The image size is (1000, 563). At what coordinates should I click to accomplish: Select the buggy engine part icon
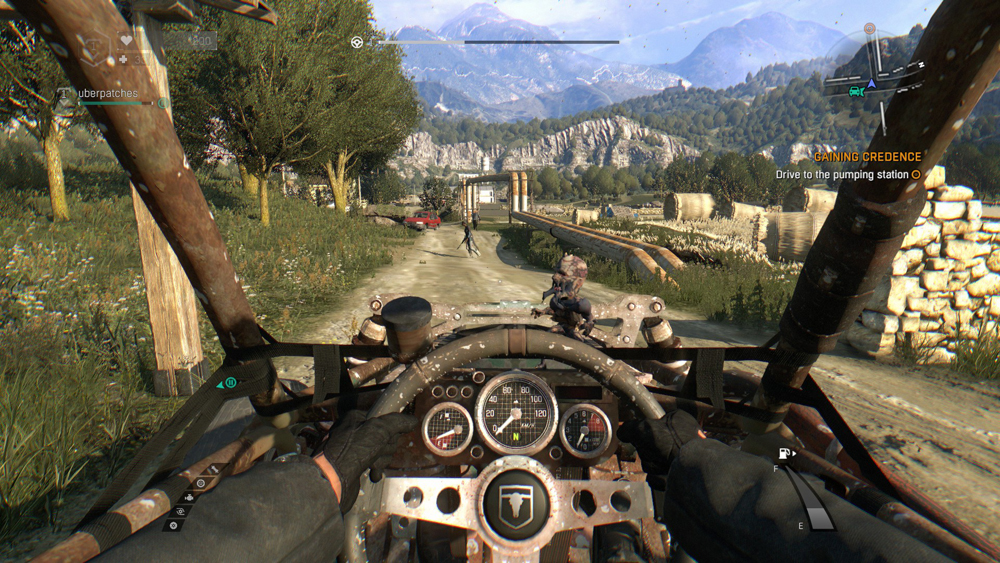190,497
